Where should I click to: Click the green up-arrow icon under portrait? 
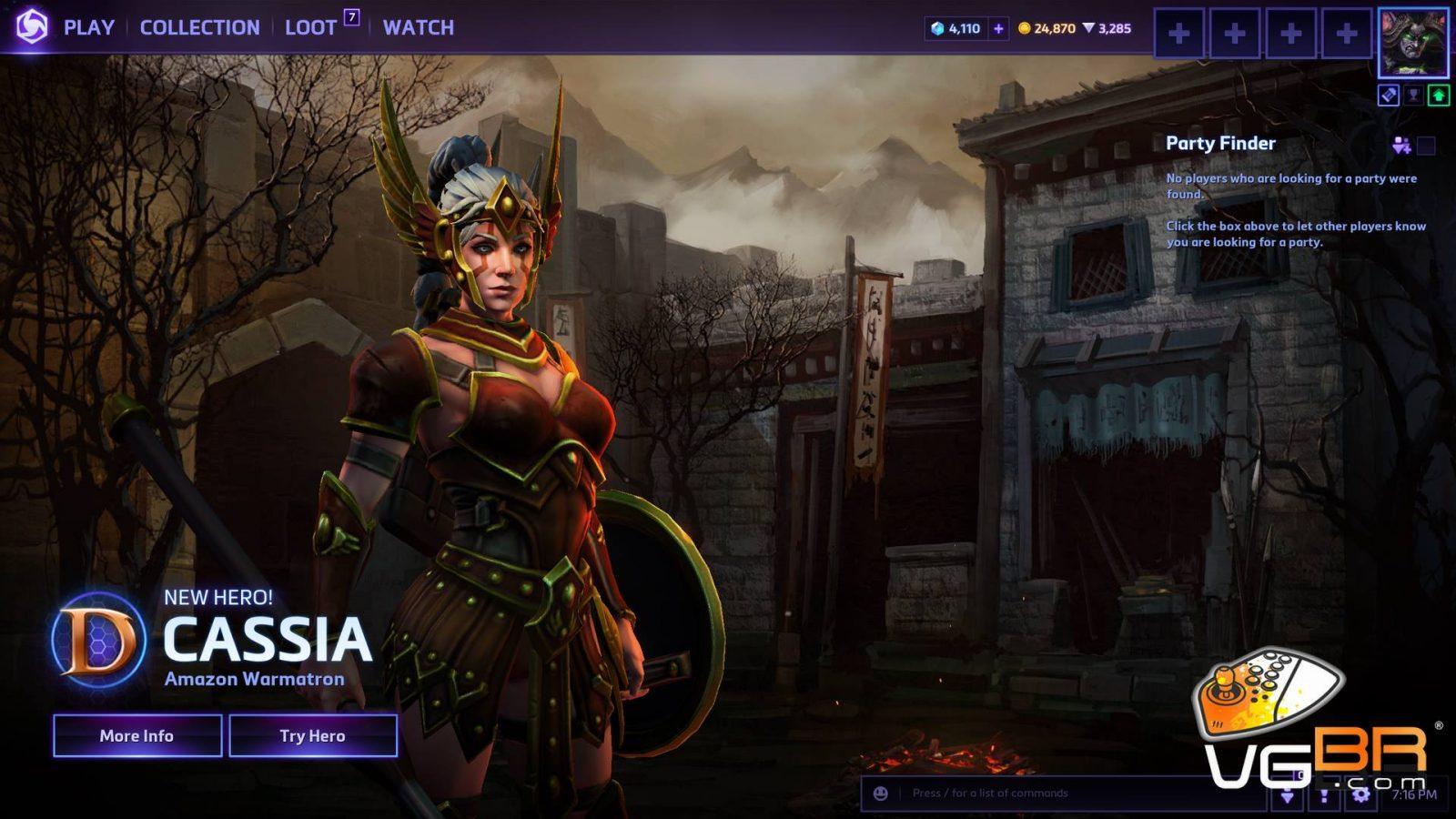point(1439,95)
